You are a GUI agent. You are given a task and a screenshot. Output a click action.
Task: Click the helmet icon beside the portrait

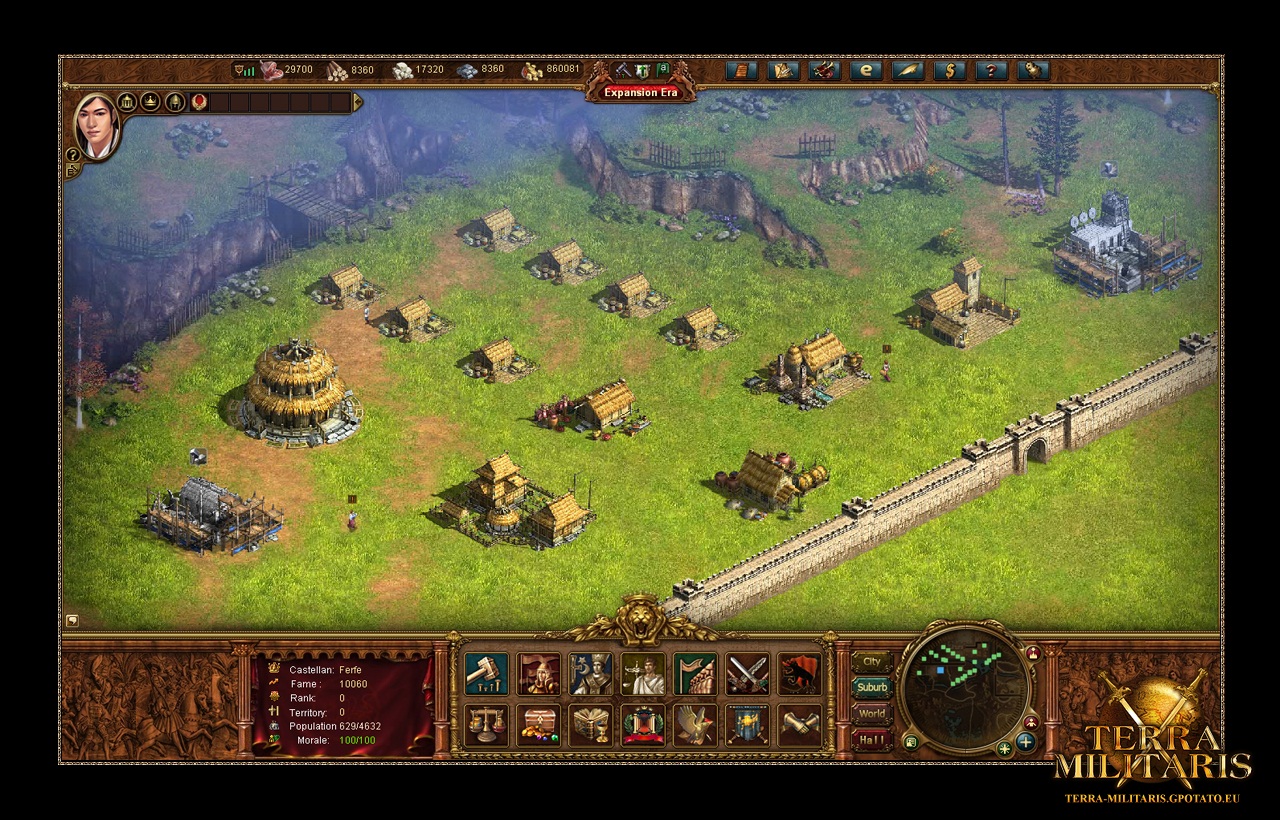click(x=175, y=102)
